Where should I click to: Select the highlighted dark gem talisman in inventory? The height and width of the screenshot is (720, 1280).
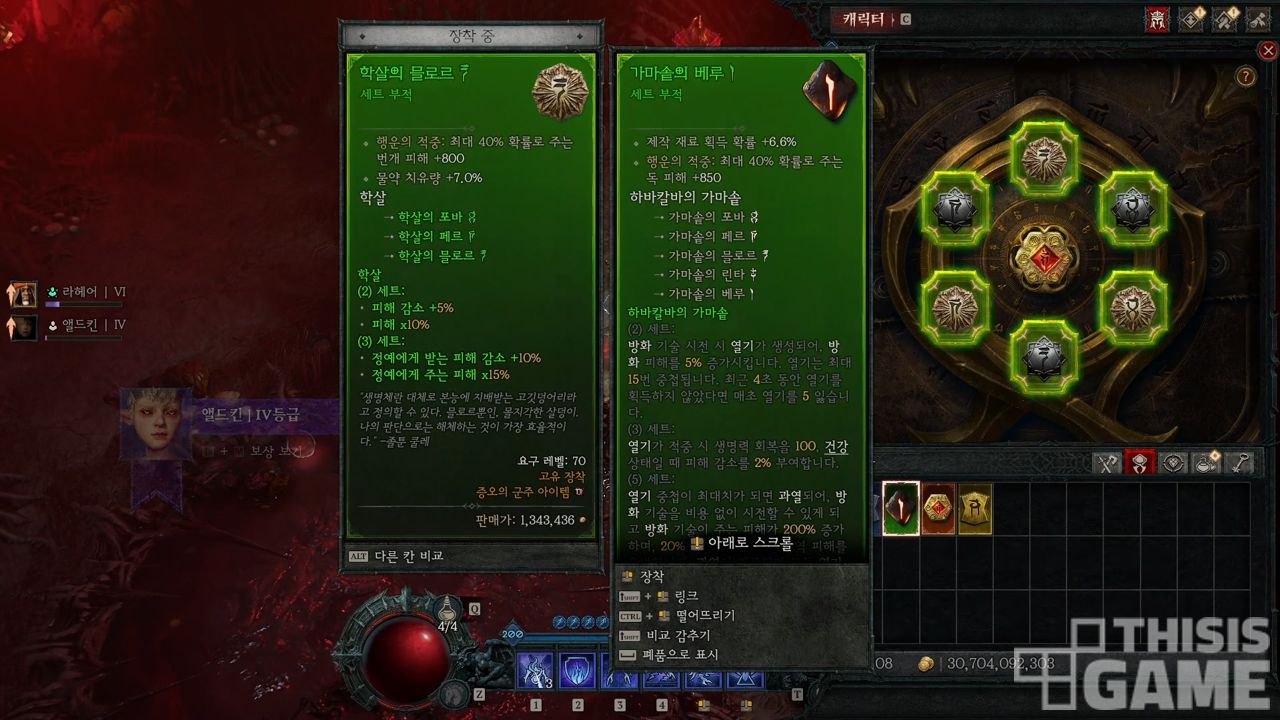[901, 508]
